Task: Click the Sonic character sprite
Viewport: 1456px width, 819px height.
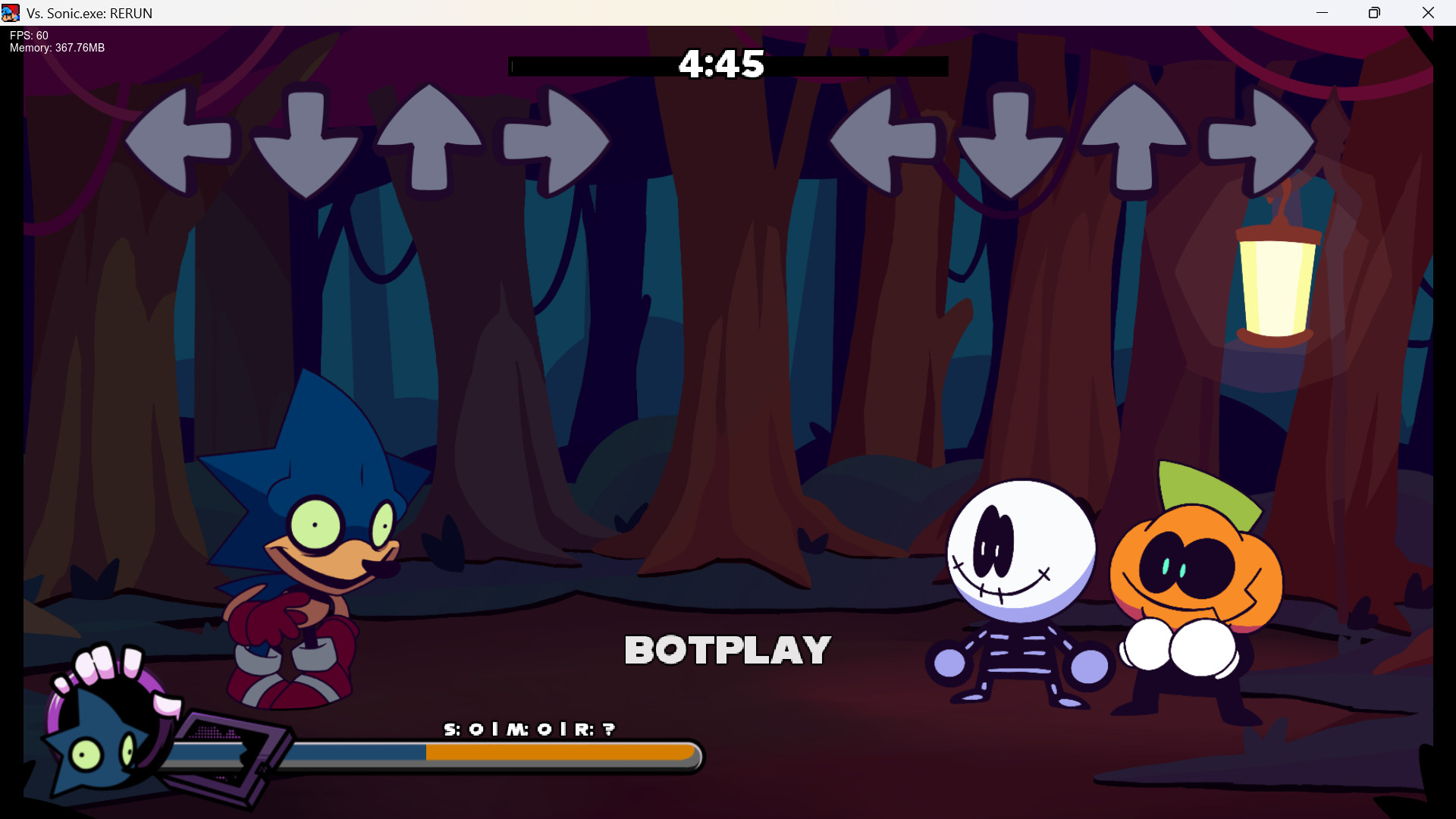Action: click(303, 546)
